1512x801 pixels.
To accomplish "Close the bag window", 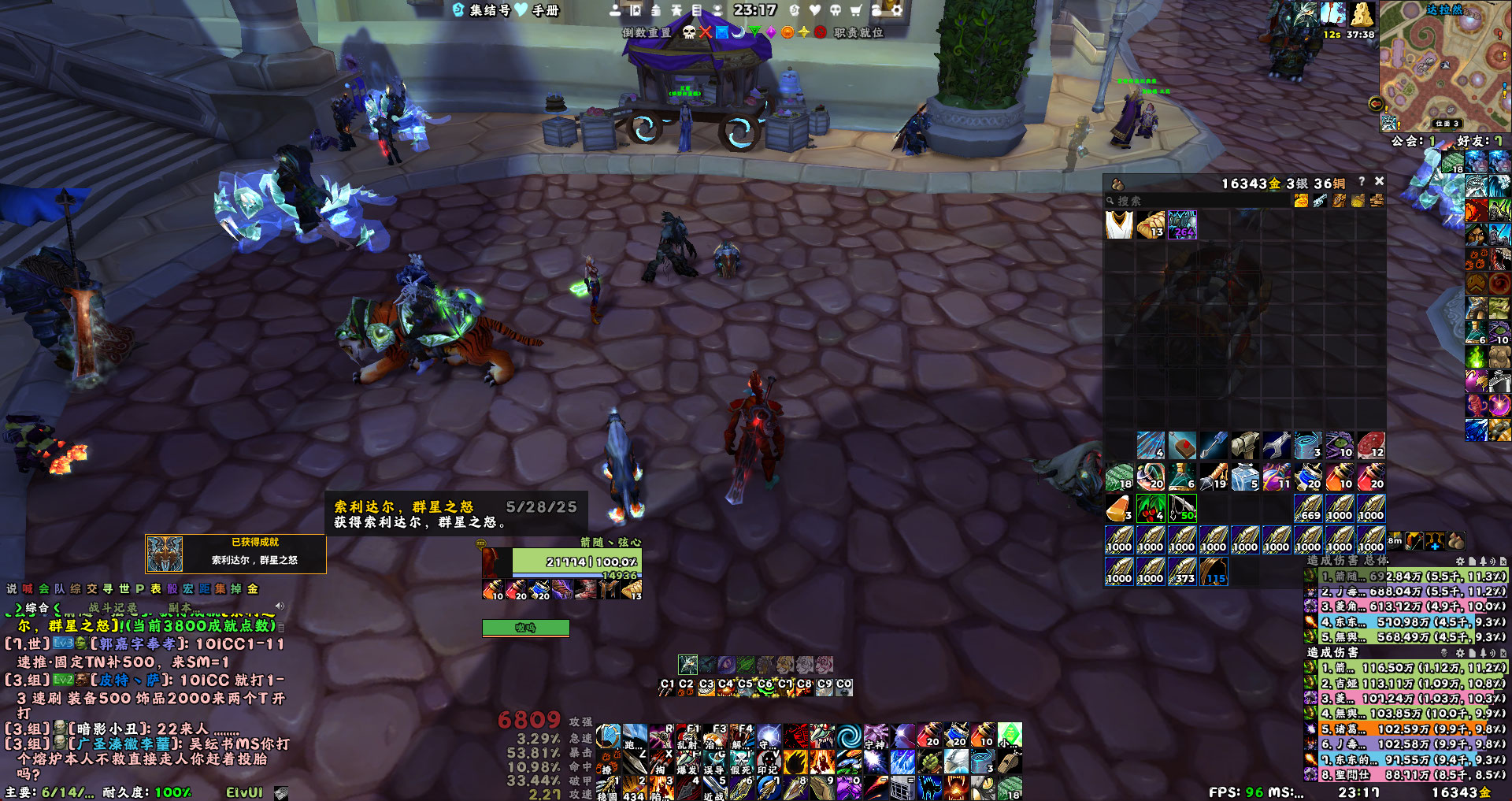I will point(1379,182).
